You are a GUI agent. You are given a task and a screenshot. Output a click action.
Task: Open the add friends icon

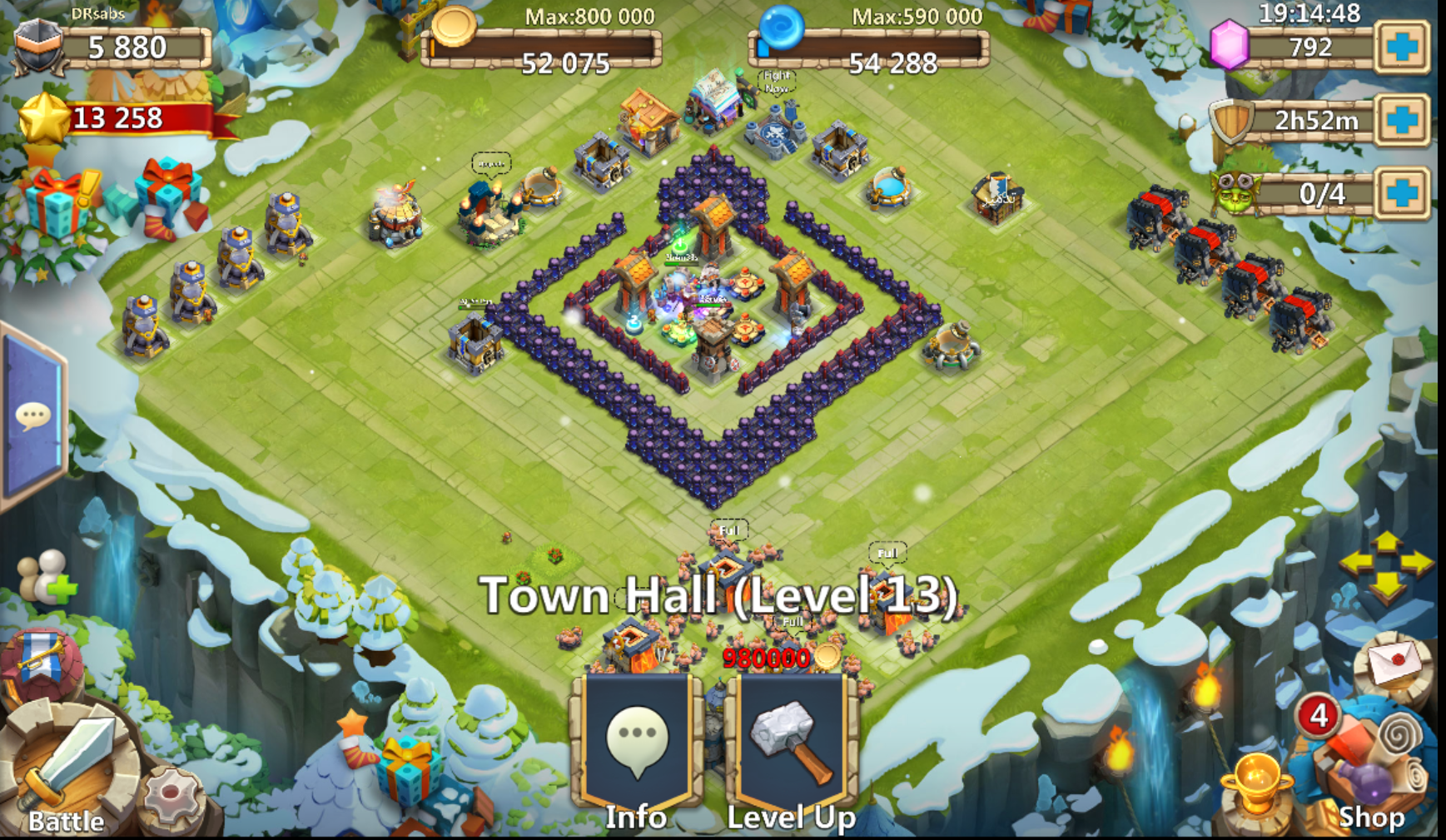pyautogui.click(x=47, y=576)
